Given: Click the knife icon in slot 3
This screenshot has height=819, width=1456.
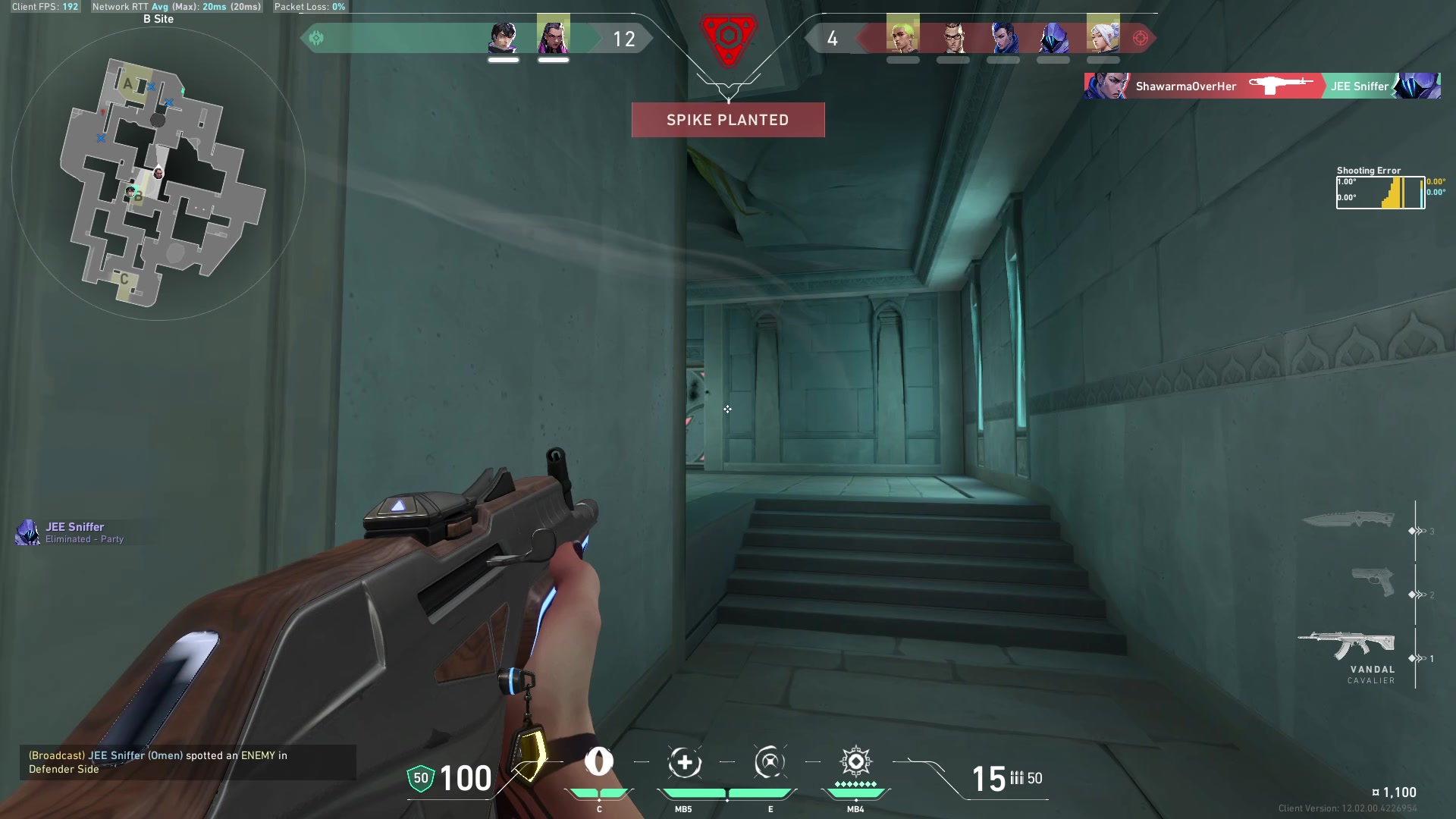Looking at the screenshot, I should (1350, 519).
